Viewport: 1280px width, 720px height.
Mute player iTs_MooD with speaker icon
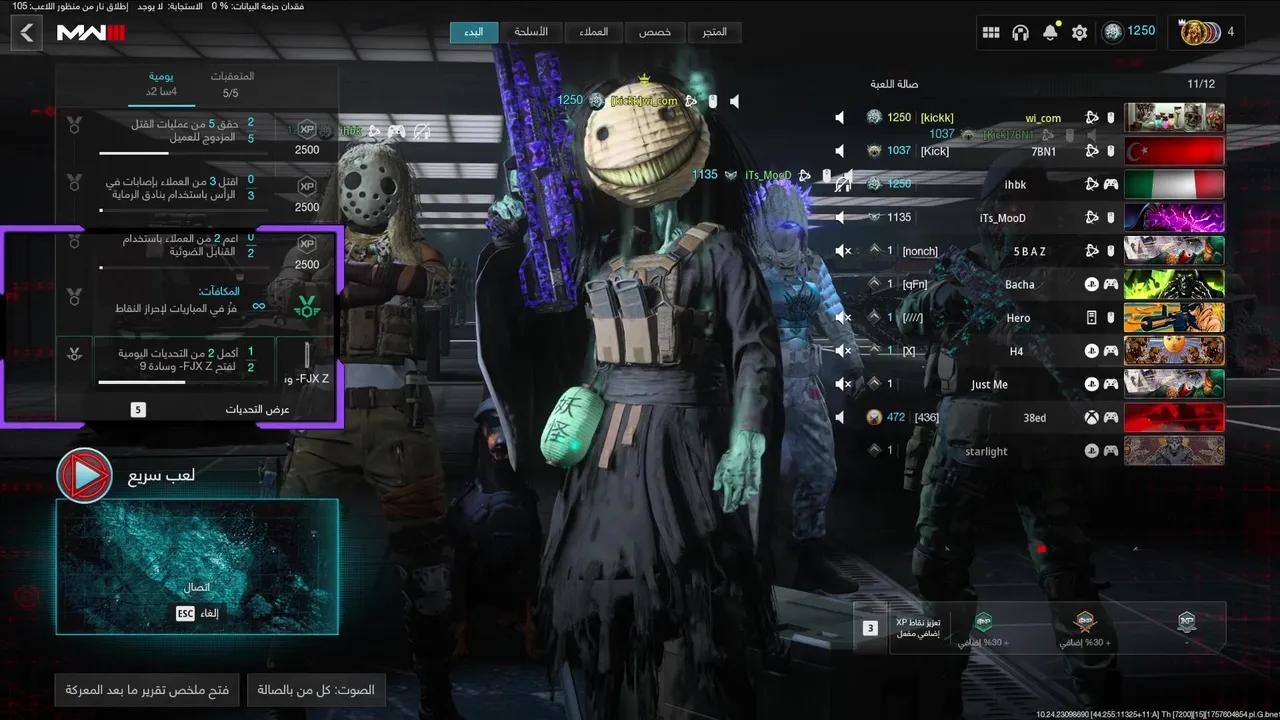tap(840, 218)
